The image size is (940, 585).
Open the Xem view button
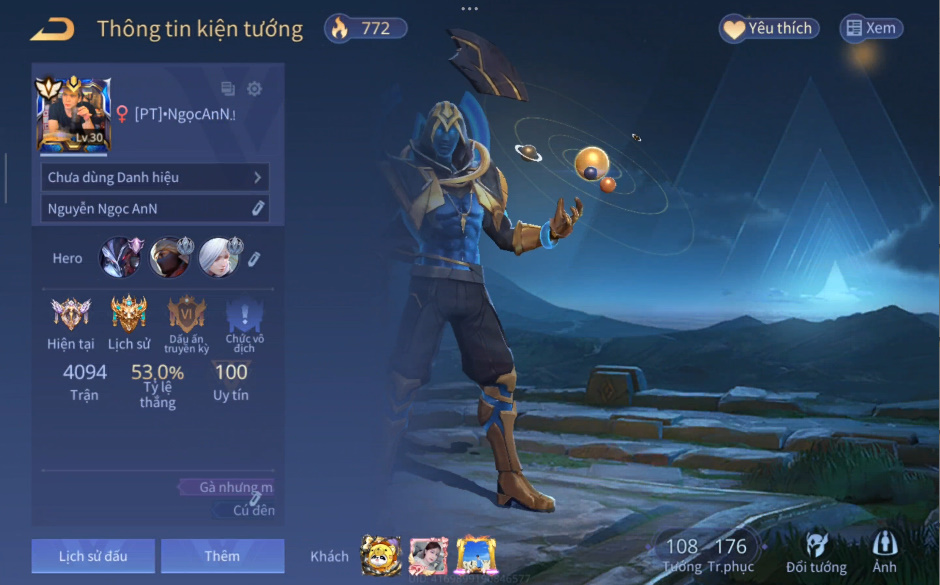[x=870, y=29]
